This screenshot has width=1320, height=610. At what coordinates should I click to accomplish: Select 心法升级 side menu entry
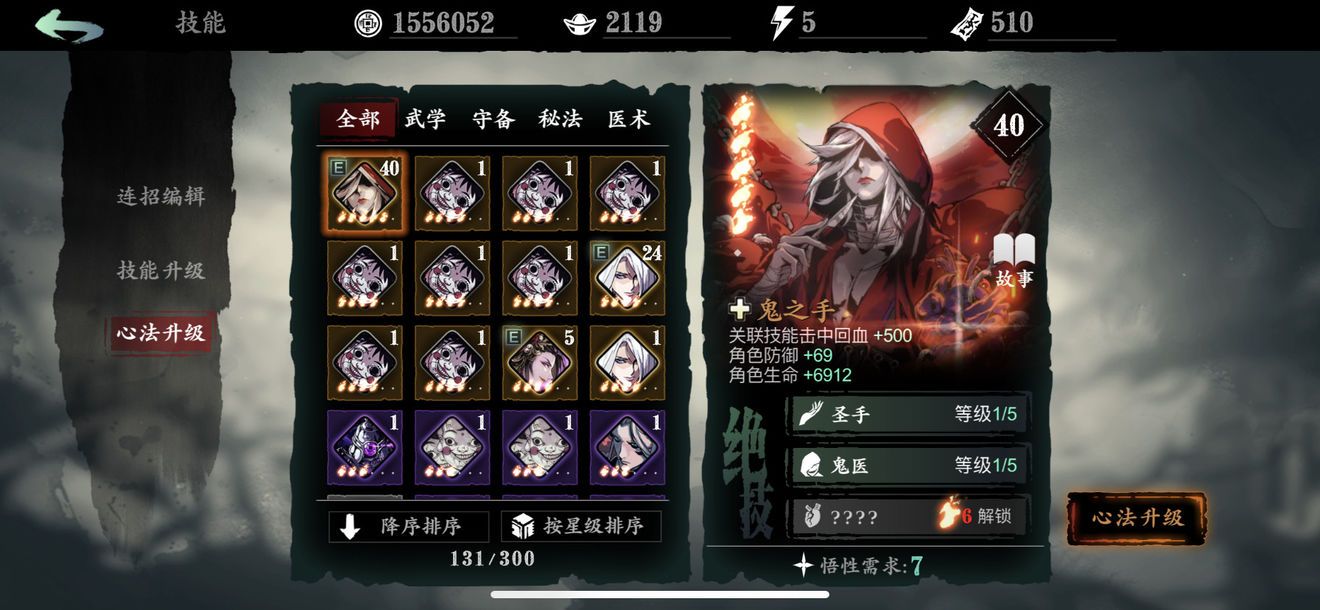pyautogui.click(x=160, y=333)
